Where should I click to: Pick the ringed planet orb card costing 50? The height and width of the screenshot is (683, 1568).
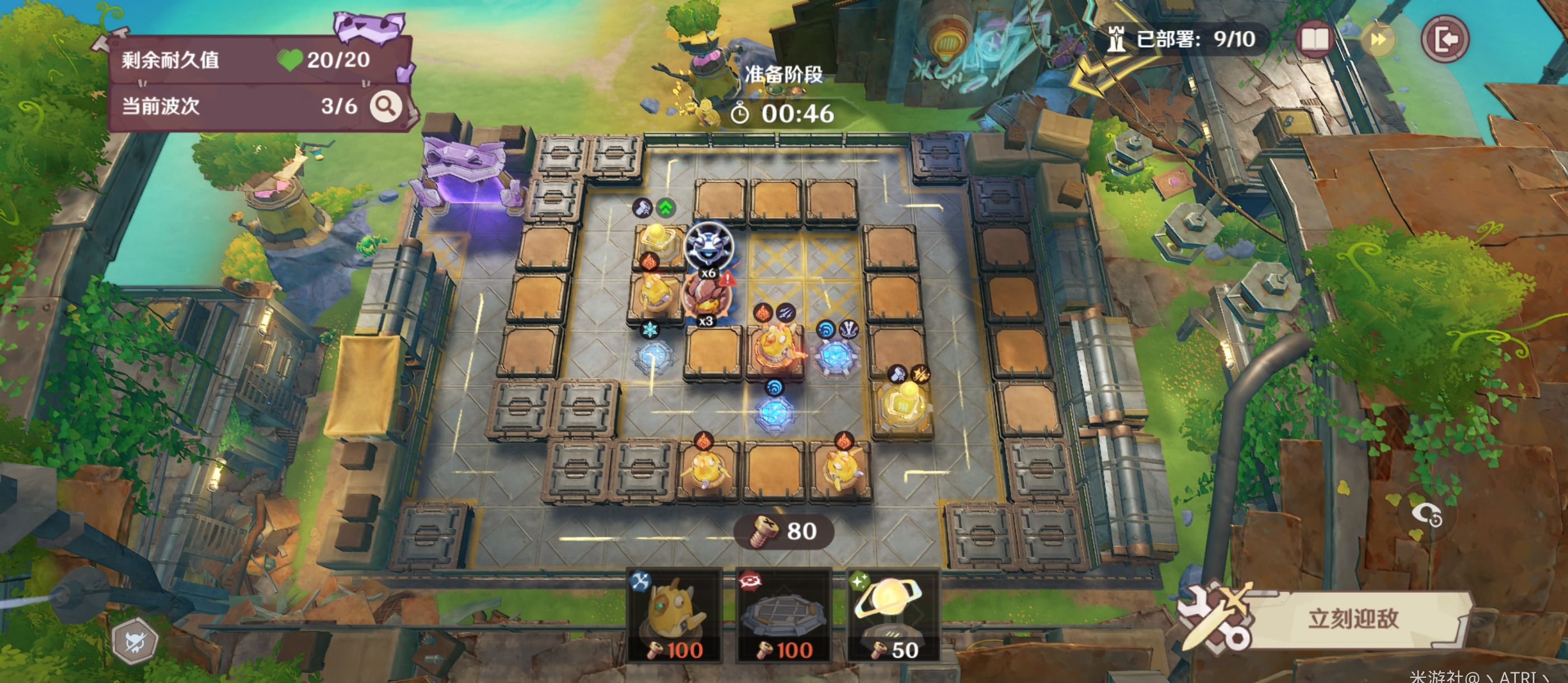pyautogui.click(x=893, y=616)
